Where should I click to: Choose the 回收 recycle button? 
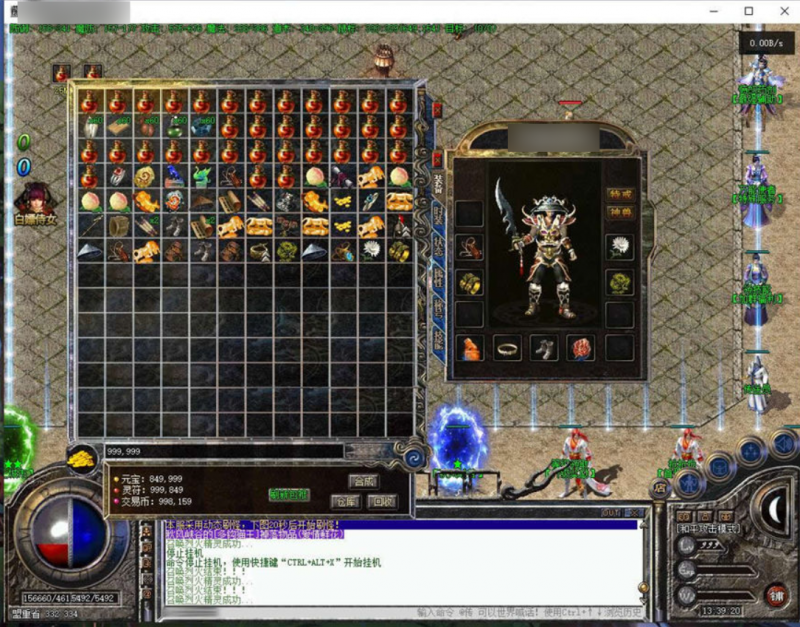380,500
